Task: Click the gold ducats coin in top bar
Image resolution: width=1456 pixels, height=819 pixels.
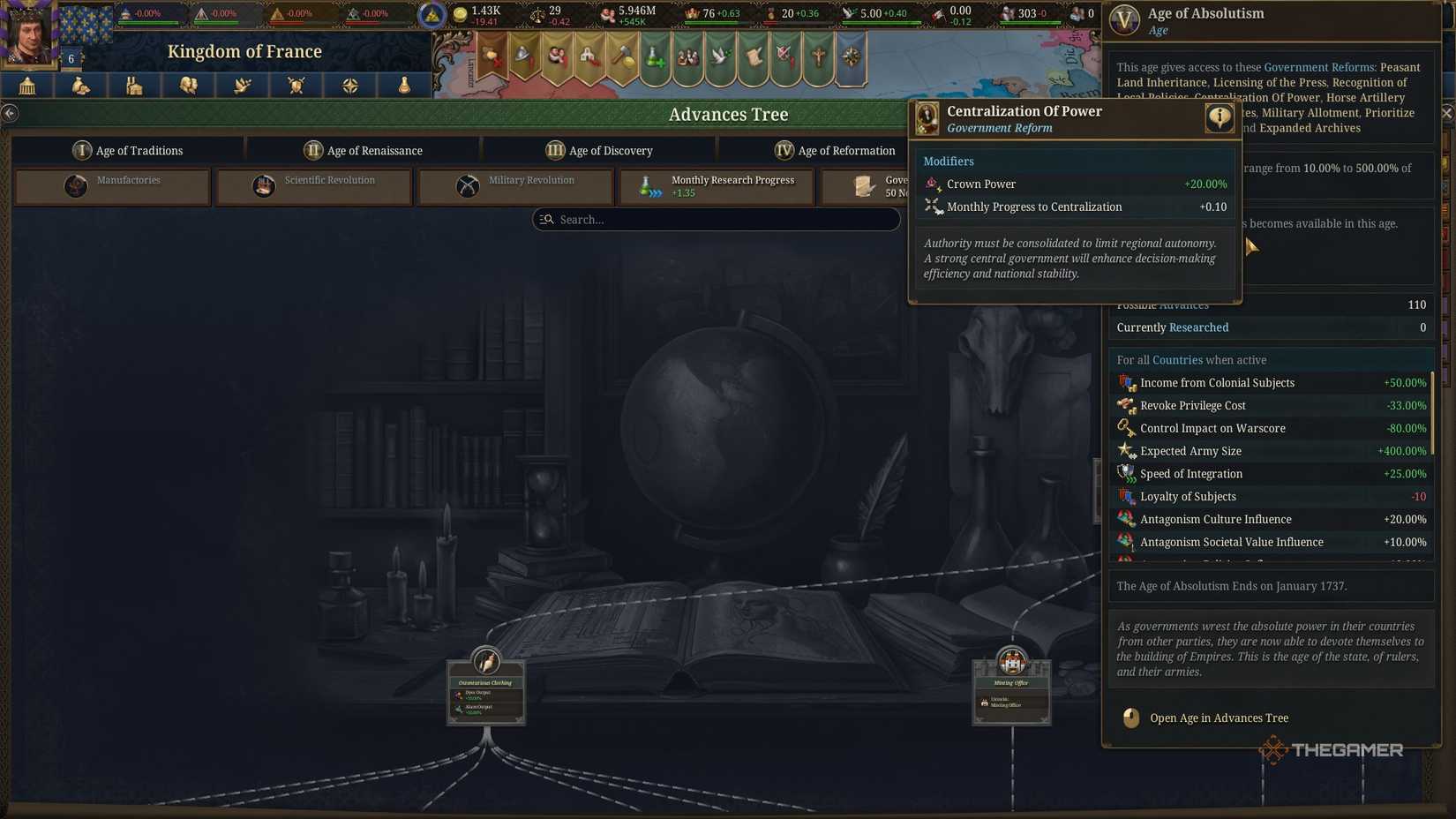Action: pos(460,13)
